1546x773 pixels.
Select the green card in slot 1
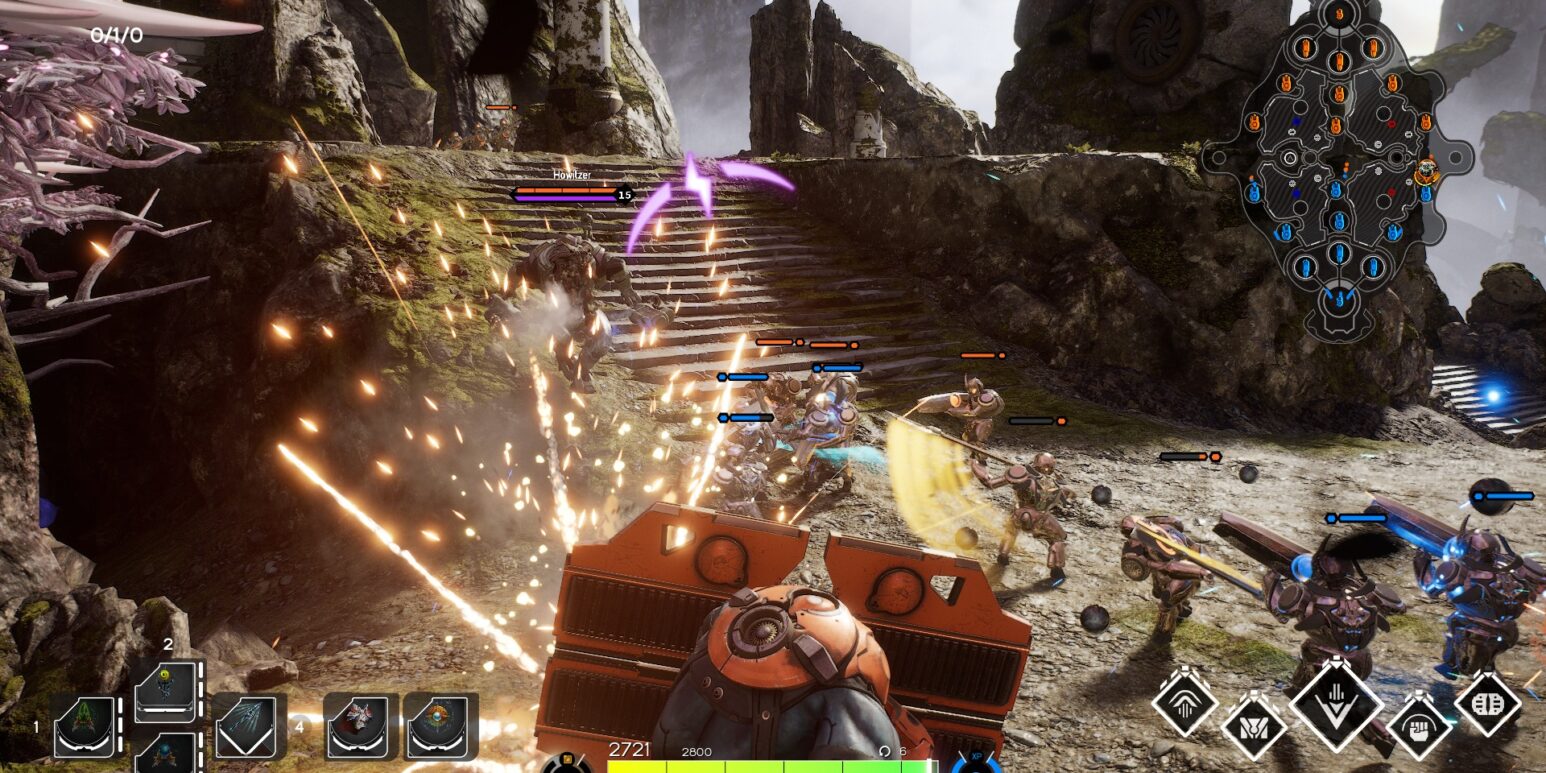84,726
